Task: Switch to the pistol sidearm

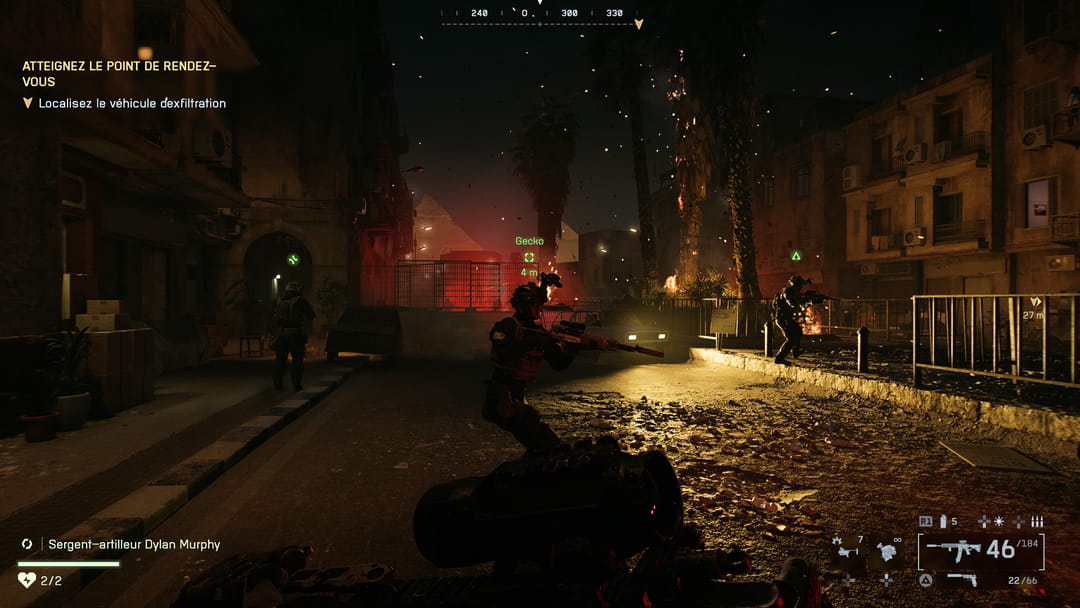Action: [962, 580]
